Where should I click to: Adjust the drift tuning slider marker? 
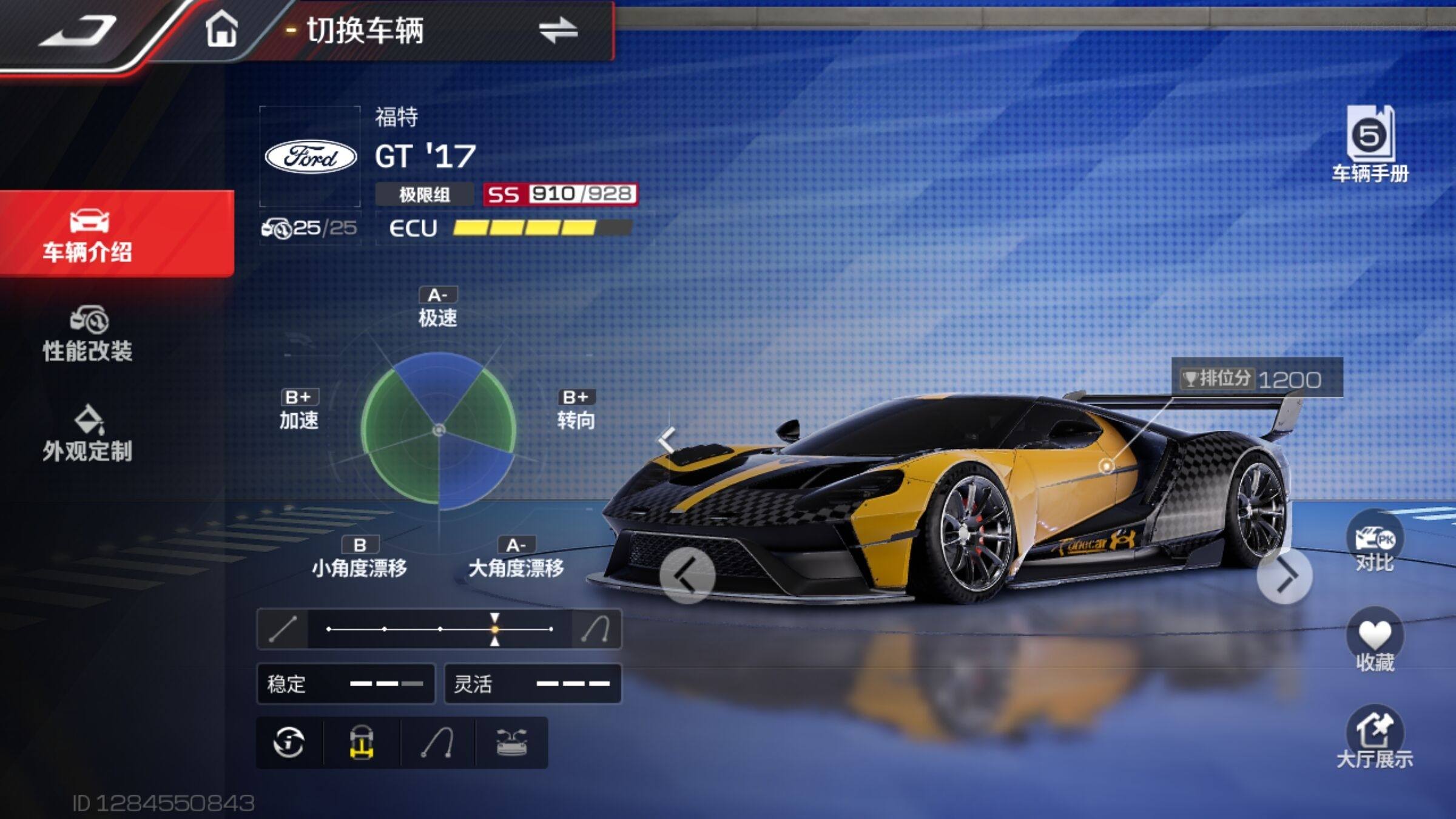495,629
